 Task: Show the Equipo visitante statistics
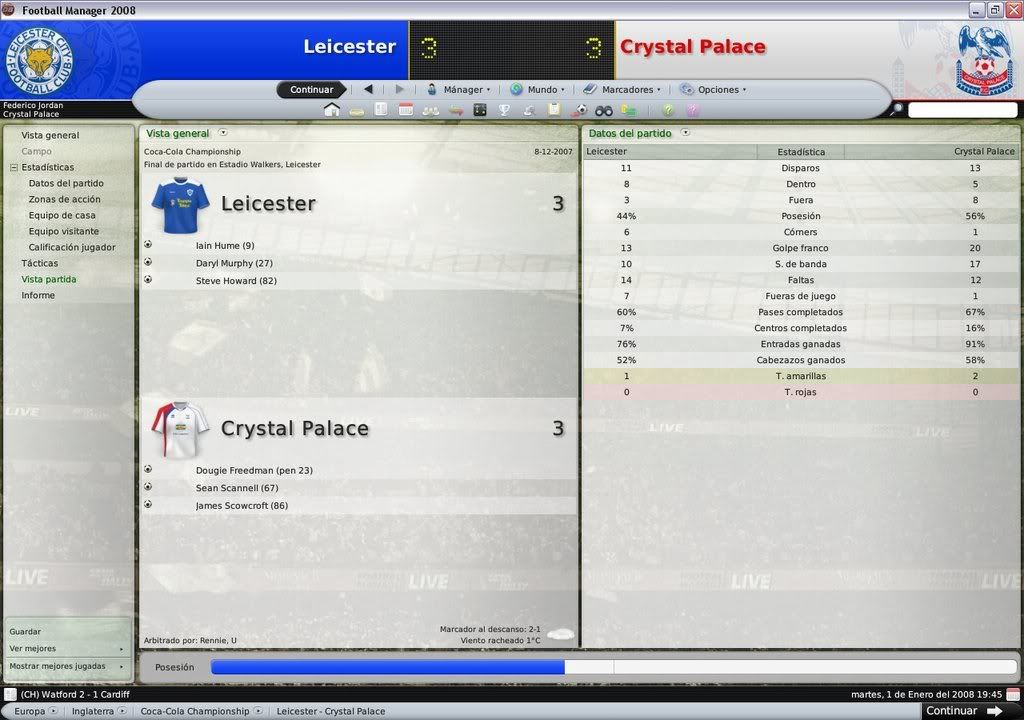pyautogui.click(x=64, y=231)
